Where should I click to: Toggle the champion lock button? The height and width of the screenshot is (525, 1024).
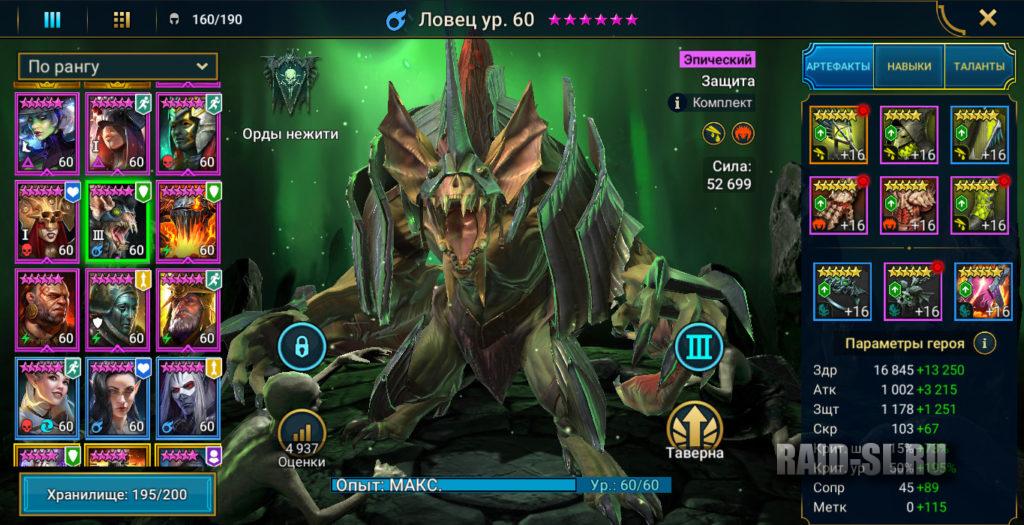(303, 346)
